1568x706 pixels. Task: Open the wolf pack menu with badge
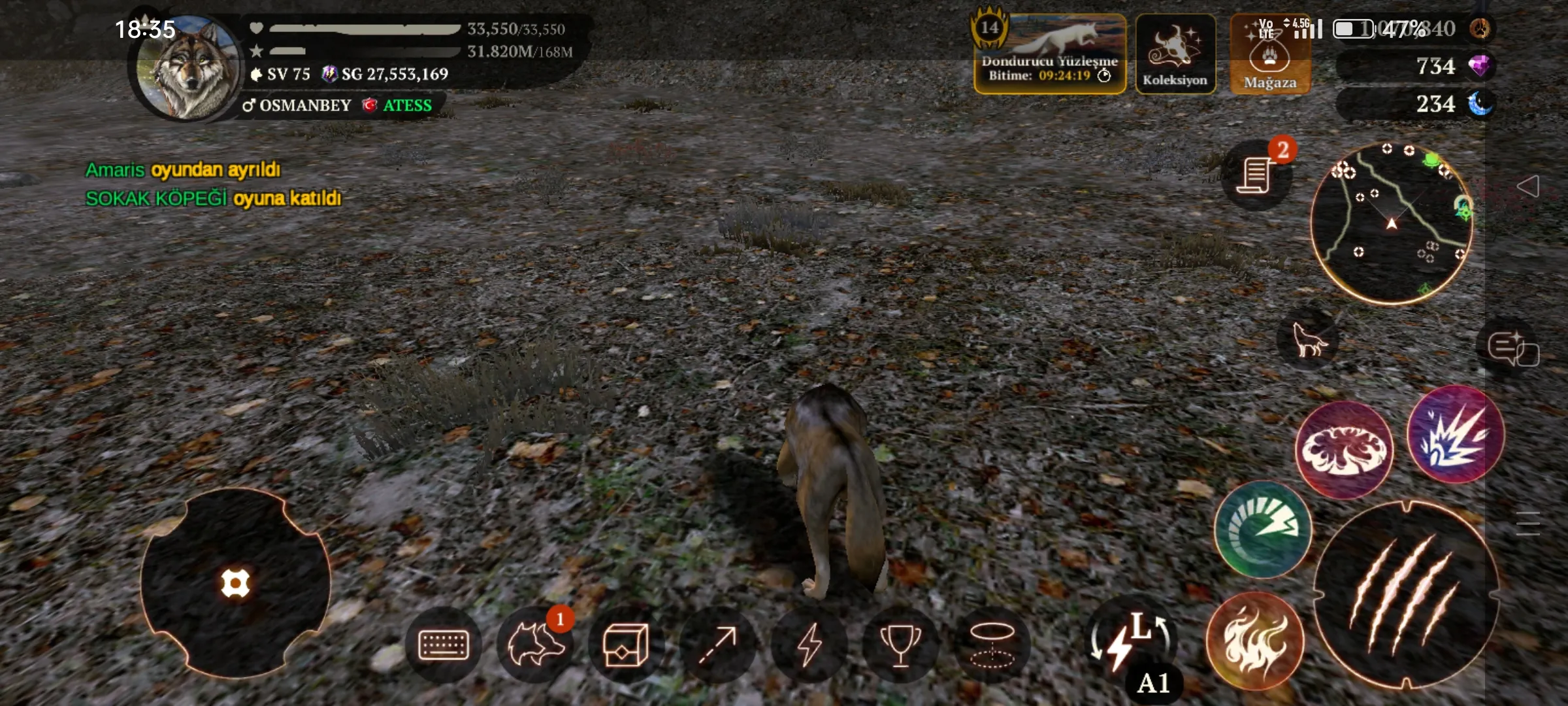[535, 645]
